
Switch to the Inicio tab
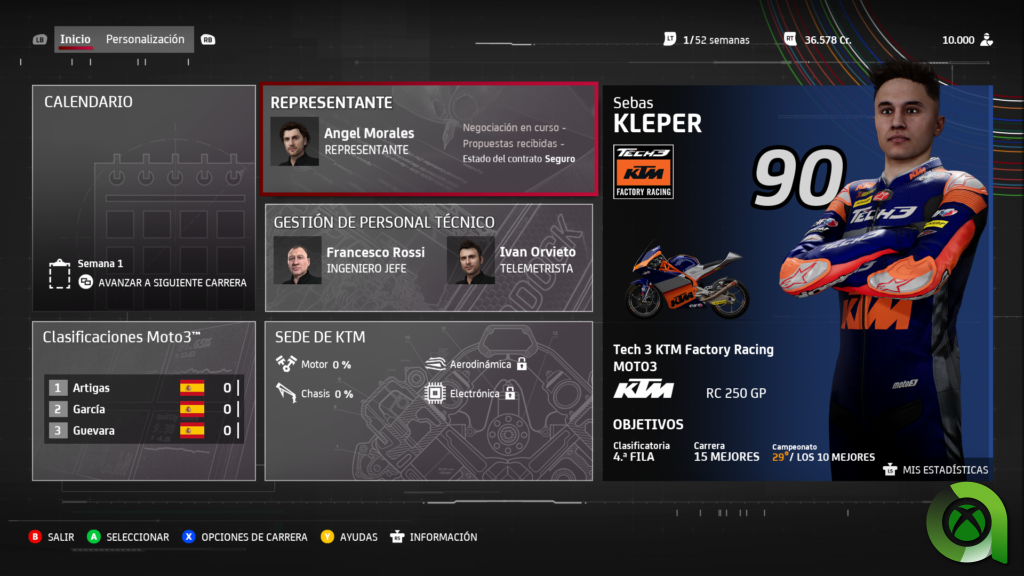tap(75, 40)
